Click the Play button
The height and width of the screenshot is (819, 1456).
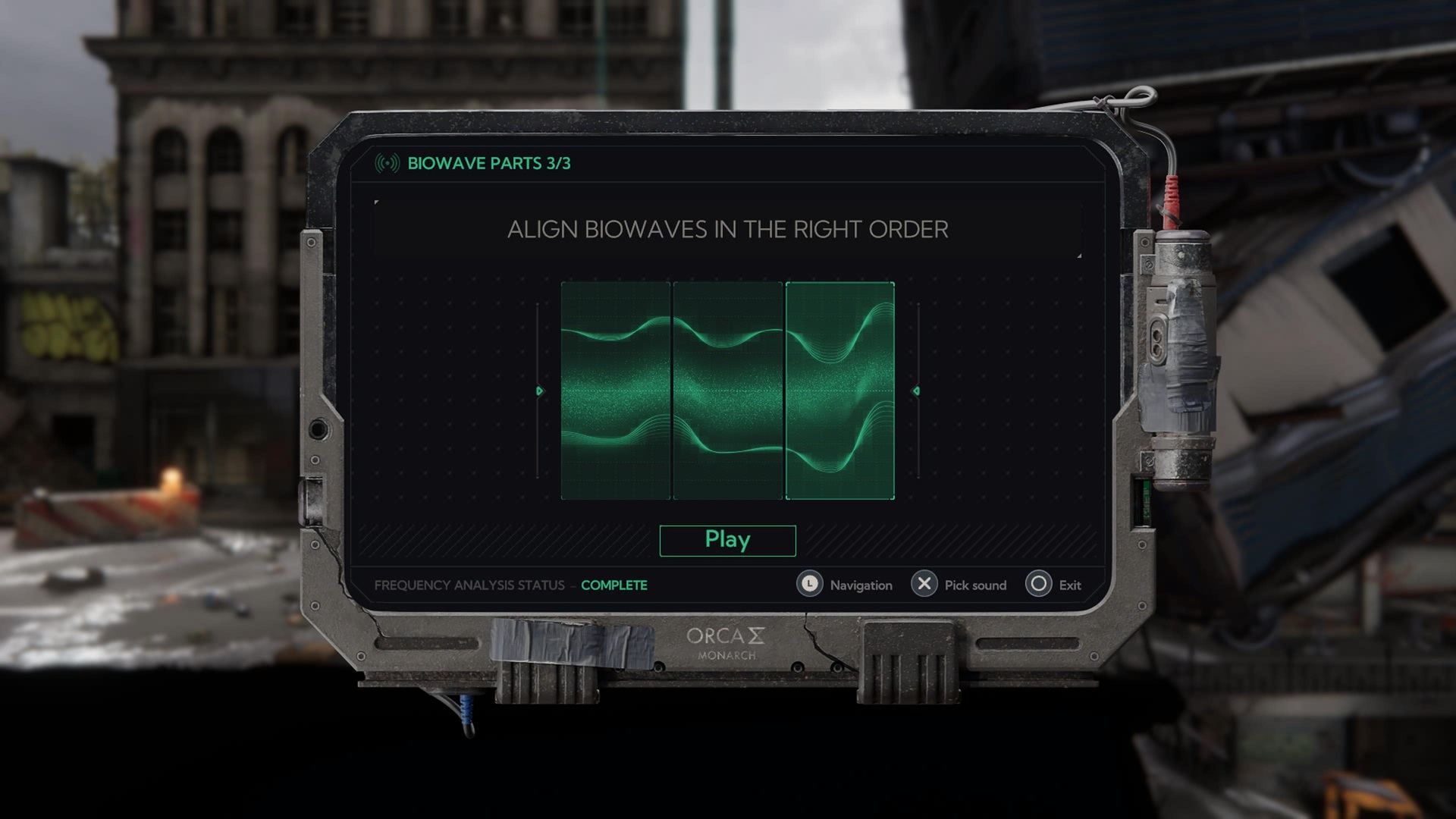pyautogui.click(x=727, y=540)
